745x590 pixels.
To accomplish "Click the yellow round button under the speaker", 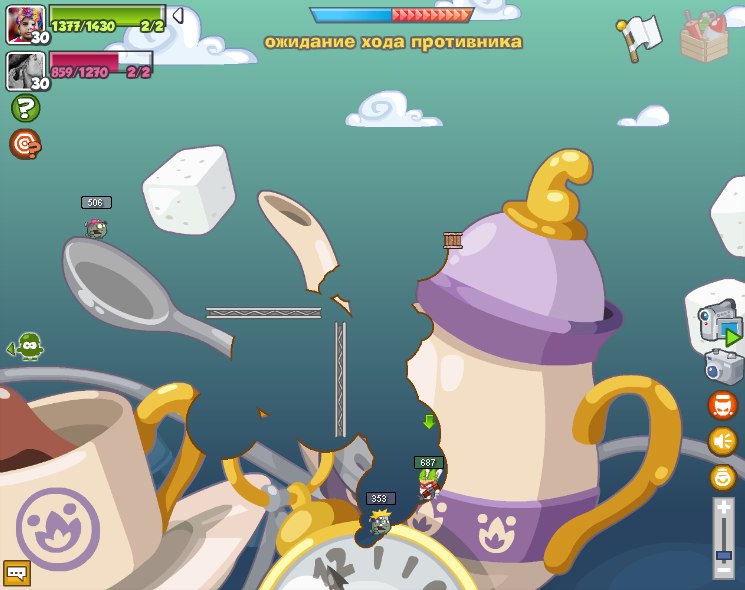I will [x=722, y=477].
